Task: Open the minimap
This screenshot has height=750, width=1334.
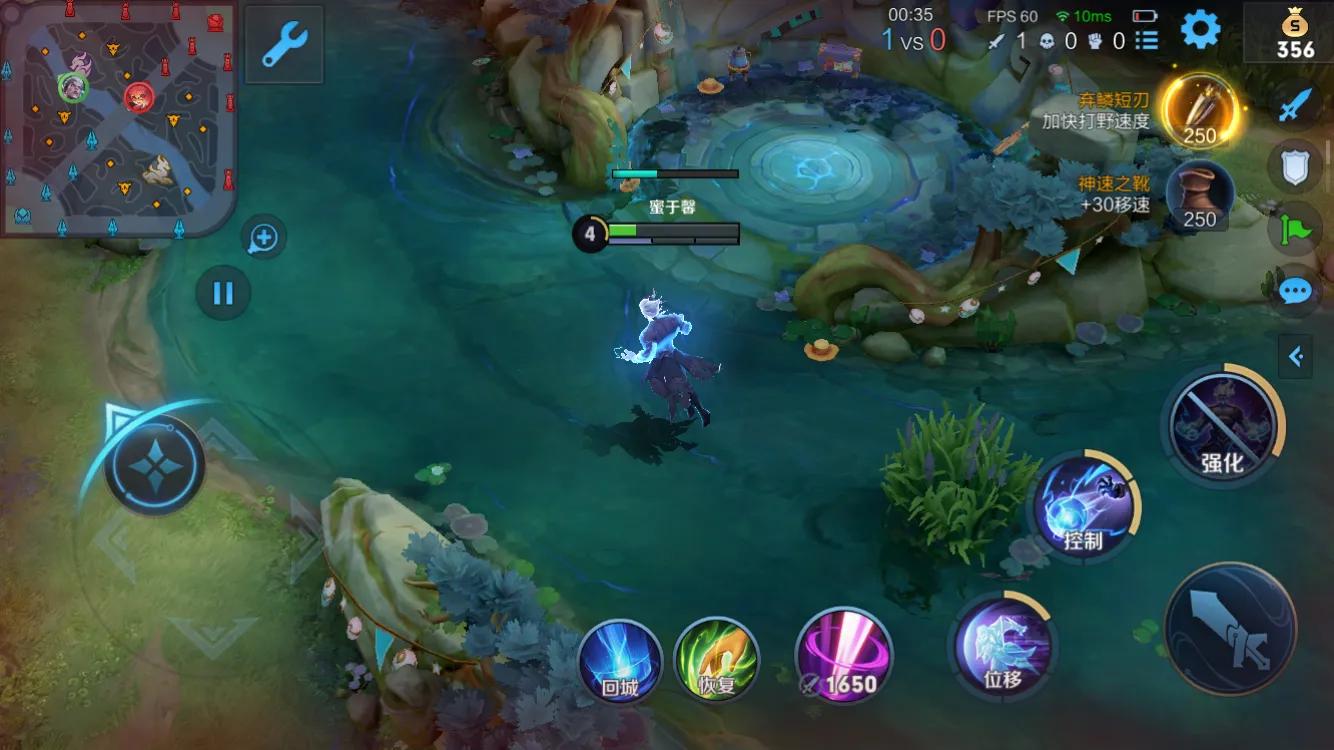Action: pos(118,118)
